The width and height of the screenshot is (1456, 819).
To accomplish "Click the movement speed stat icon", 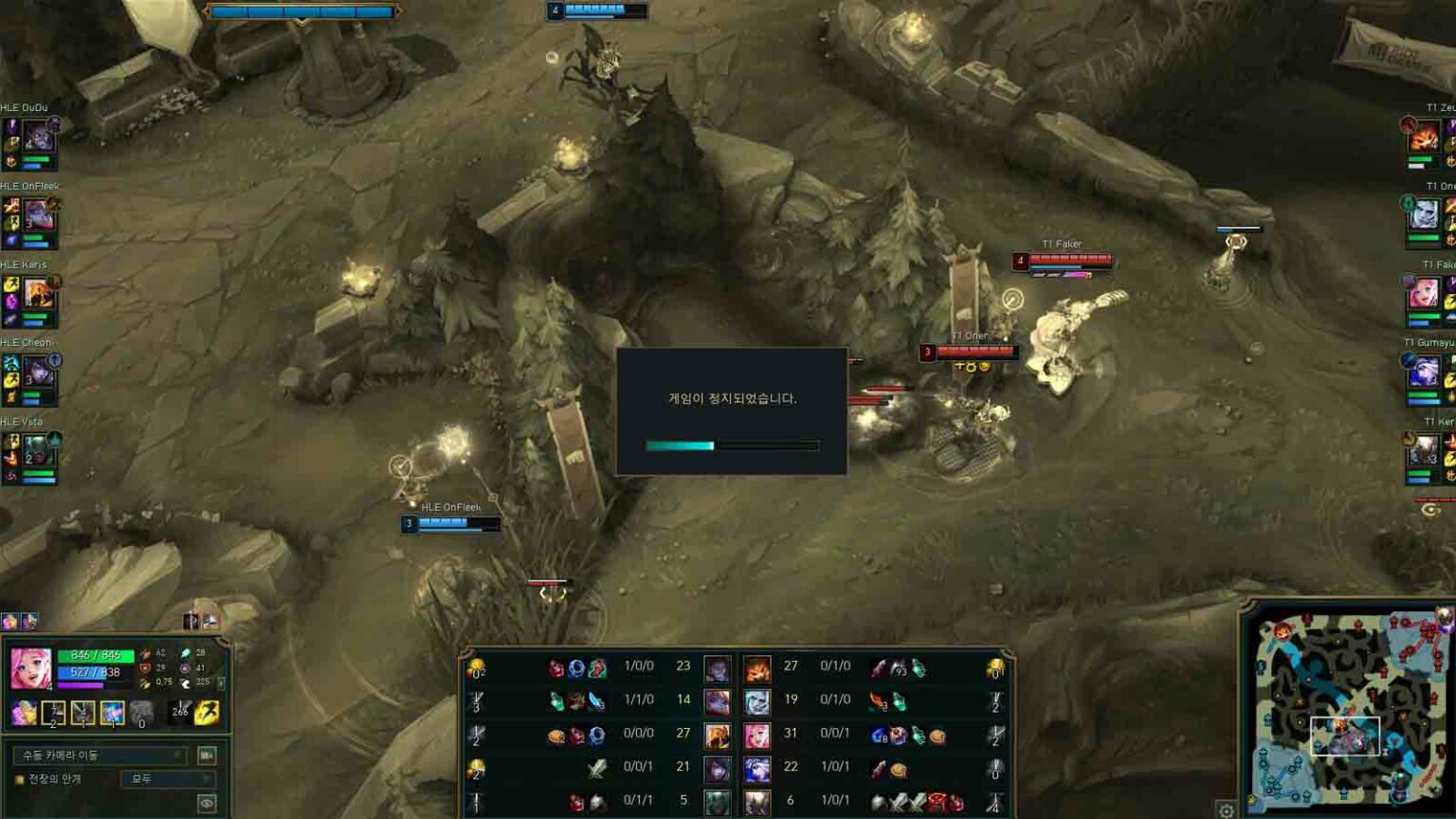I will tap(187, 682).
